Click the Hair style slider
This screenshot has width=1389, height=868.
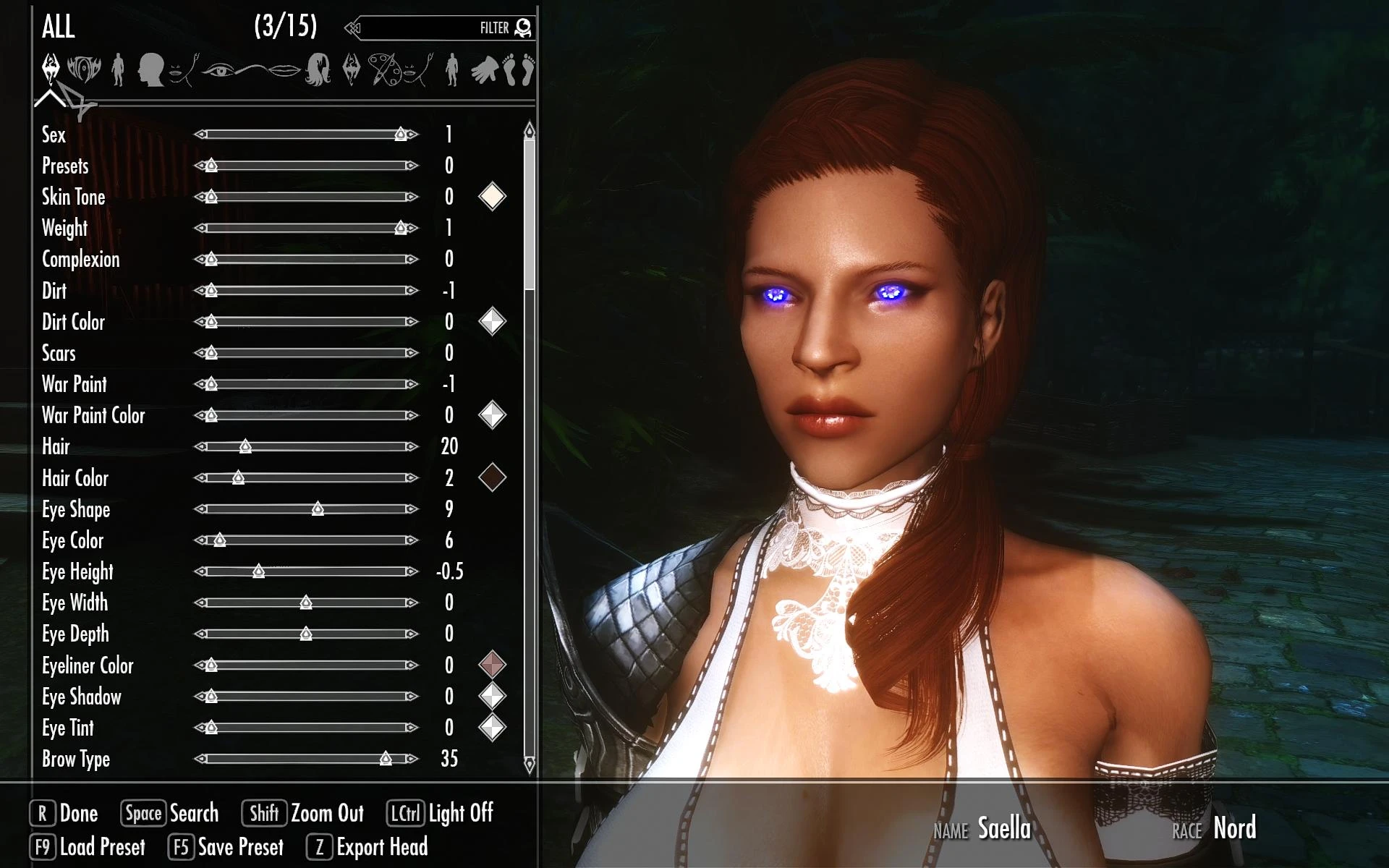click(x=306, y=446)
